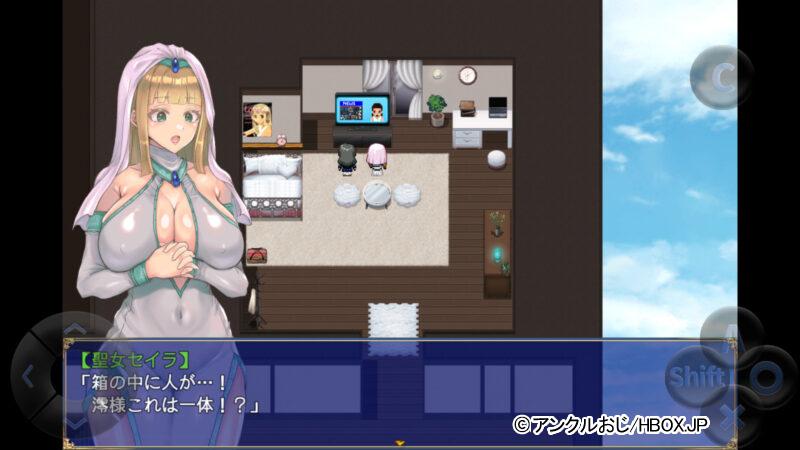The height and width of the screenshot is (450, 800).
Task: Tap the D-pad up arrow
Action: click(x=75, y=329)
